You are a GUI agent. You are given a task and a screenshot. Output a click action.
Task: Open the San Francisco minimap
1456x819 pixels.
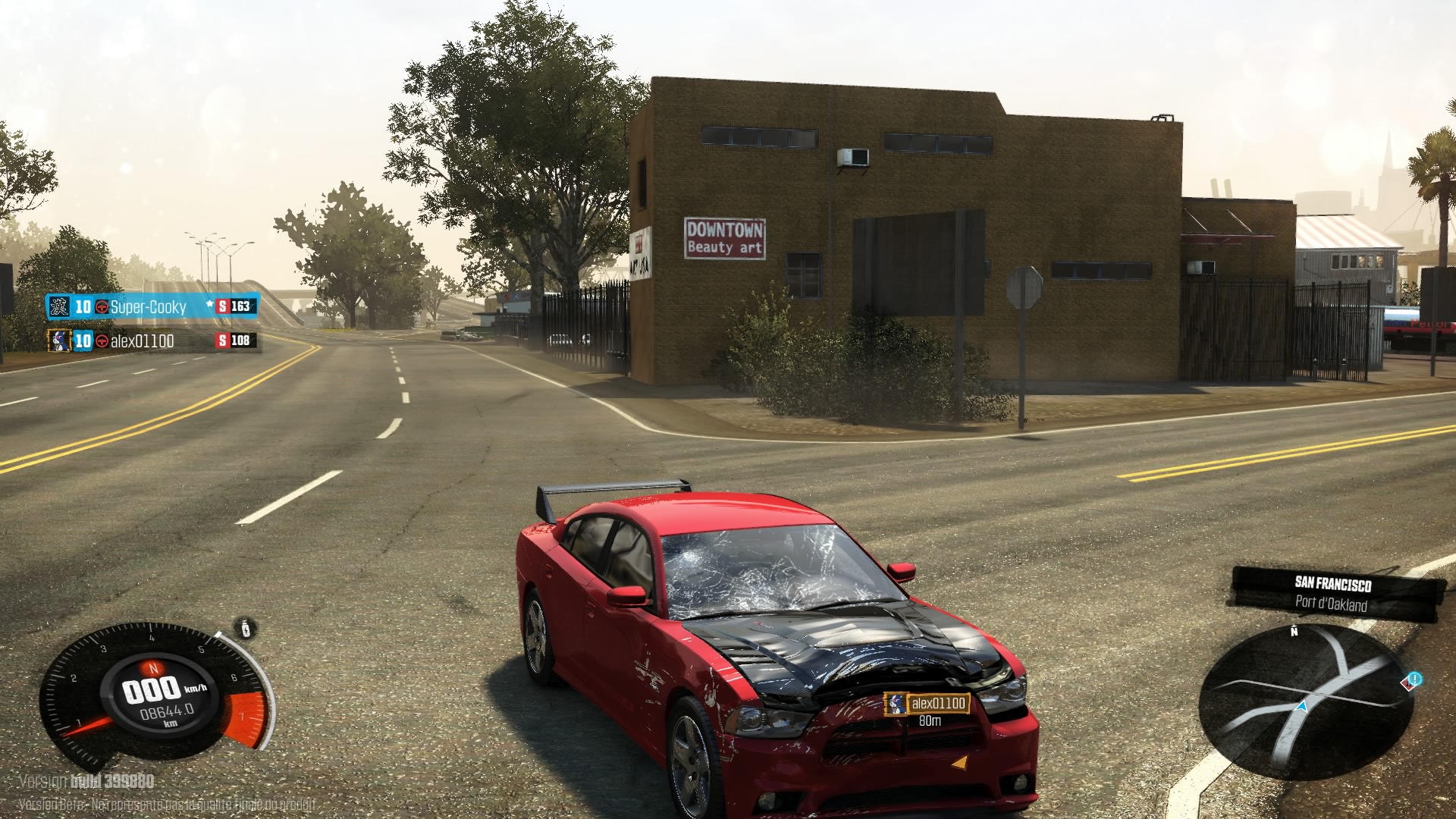(1306, 702)
